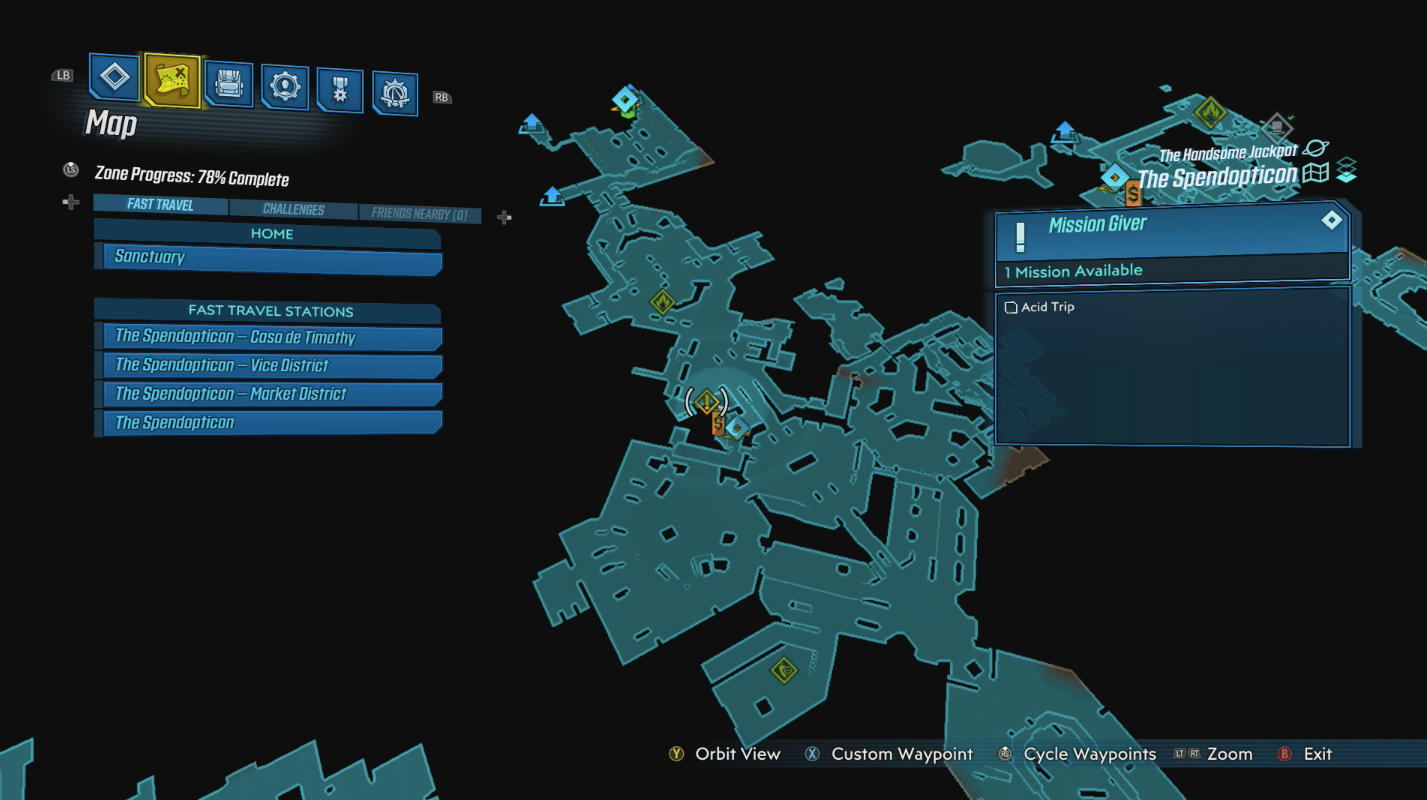Open the backpack Inventory tab

[x=229, y=84]
